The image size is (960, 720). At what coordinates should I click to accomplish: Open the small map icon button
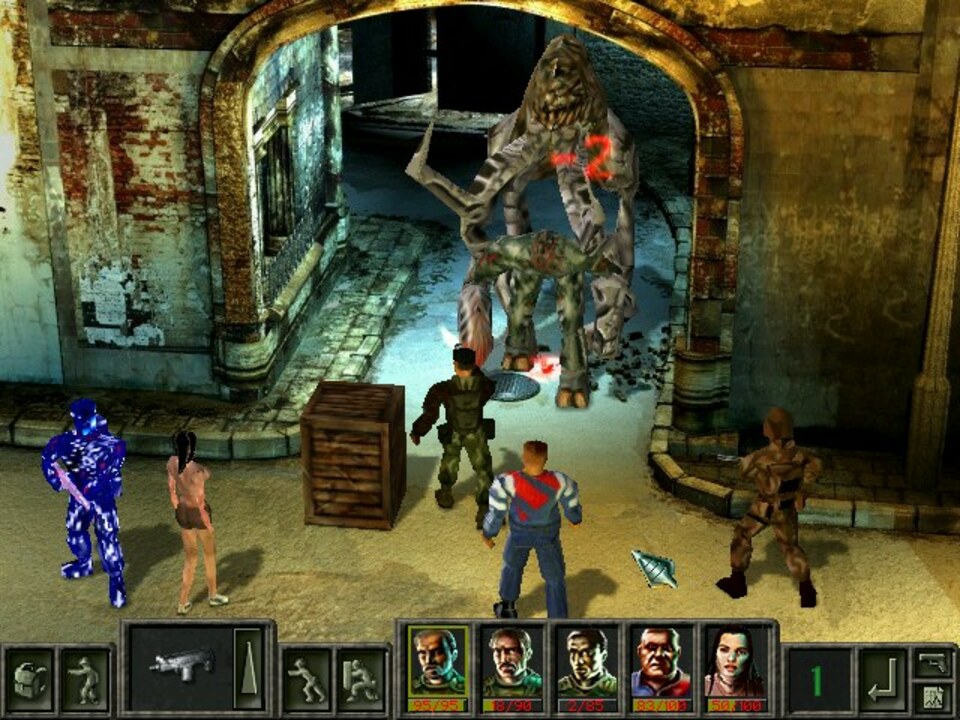932,697
